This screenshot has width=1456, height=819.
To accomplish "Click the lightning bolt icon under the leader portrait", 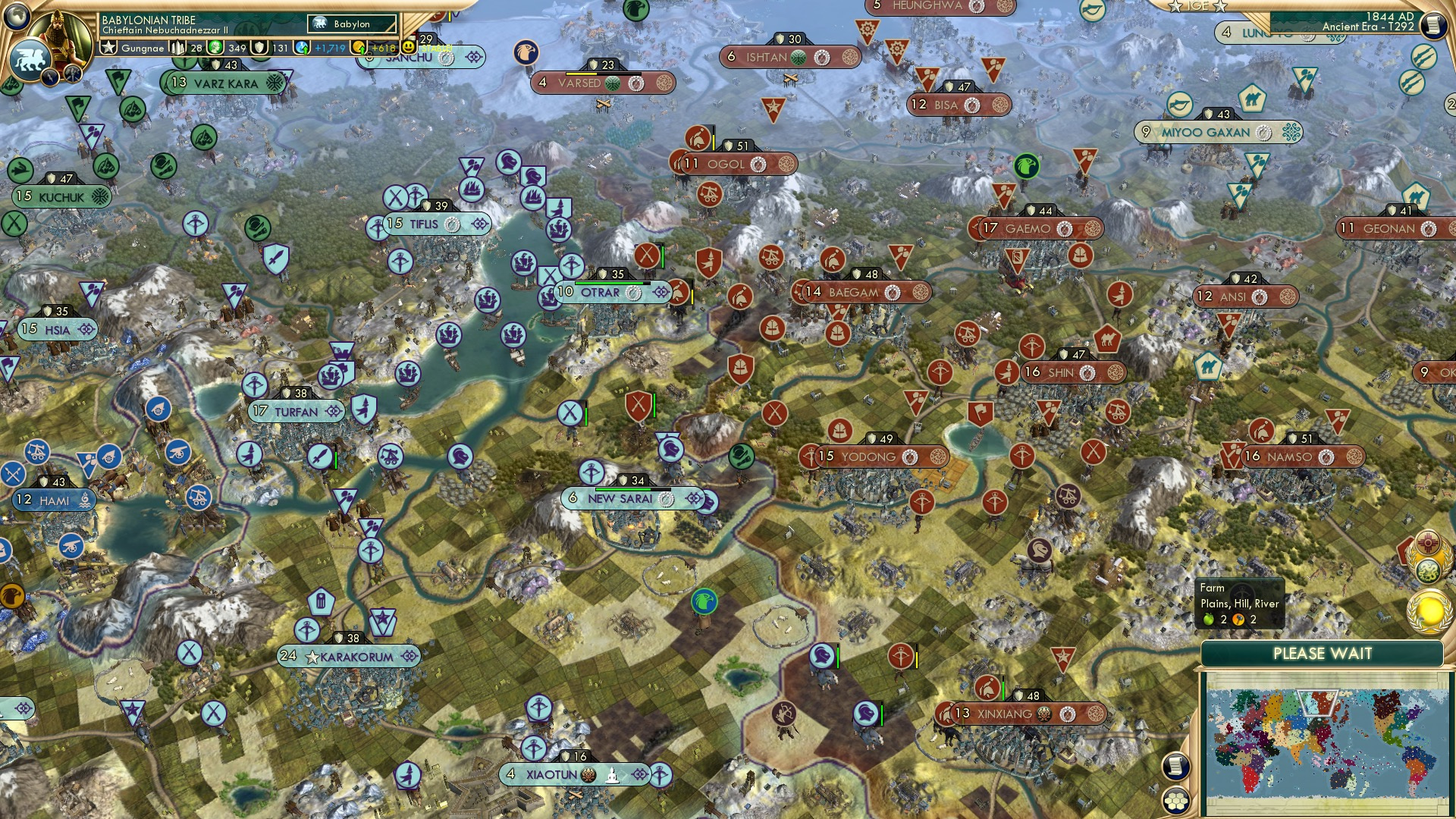I will 51,78.
